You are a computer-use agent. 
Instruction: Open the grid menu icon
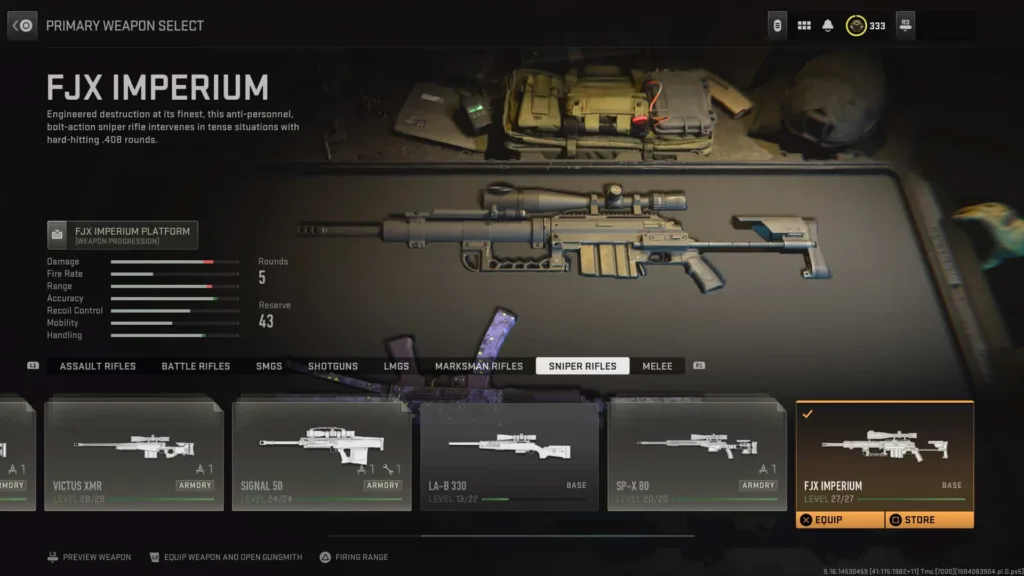click(x=804, y=25)
